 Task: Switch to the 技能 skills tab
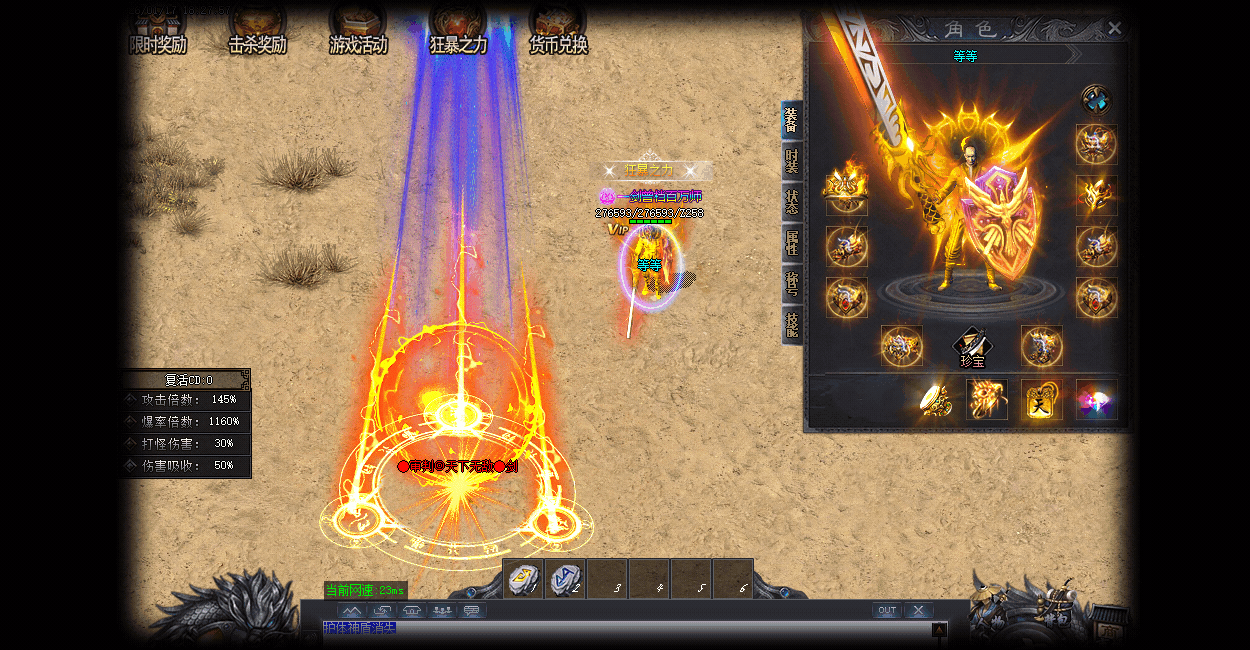[x=792, y=325]
